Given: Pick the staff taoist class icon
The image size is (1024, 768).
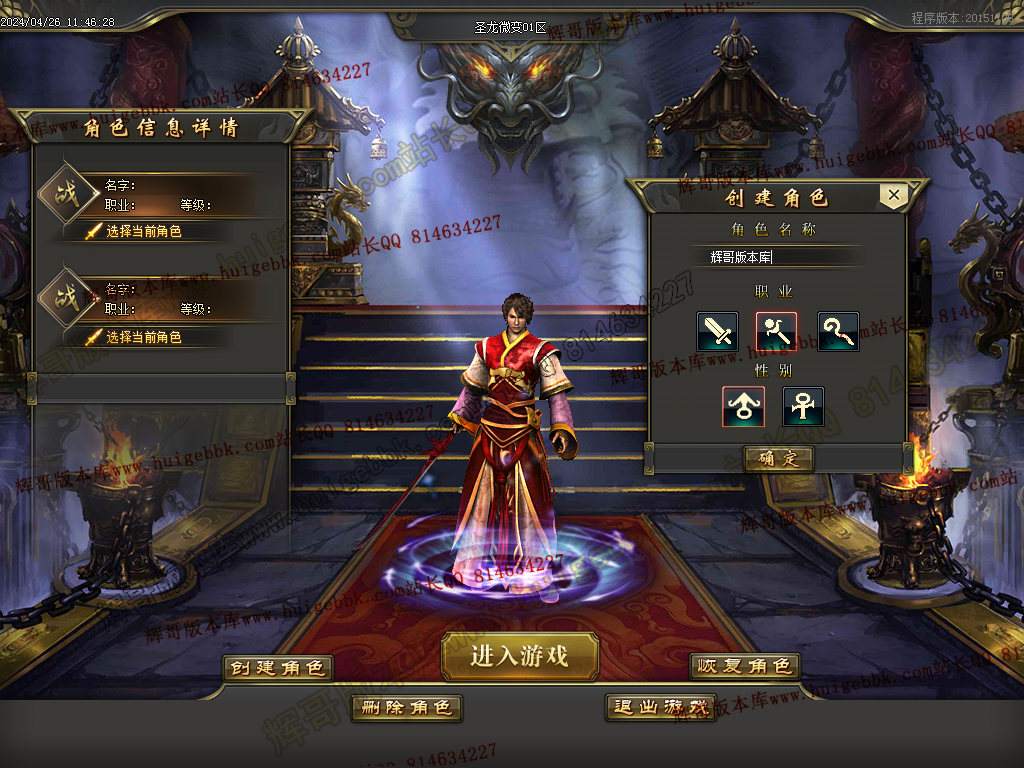Looking at the screenshot, I should pyautogui.click(x=838, y=332).
